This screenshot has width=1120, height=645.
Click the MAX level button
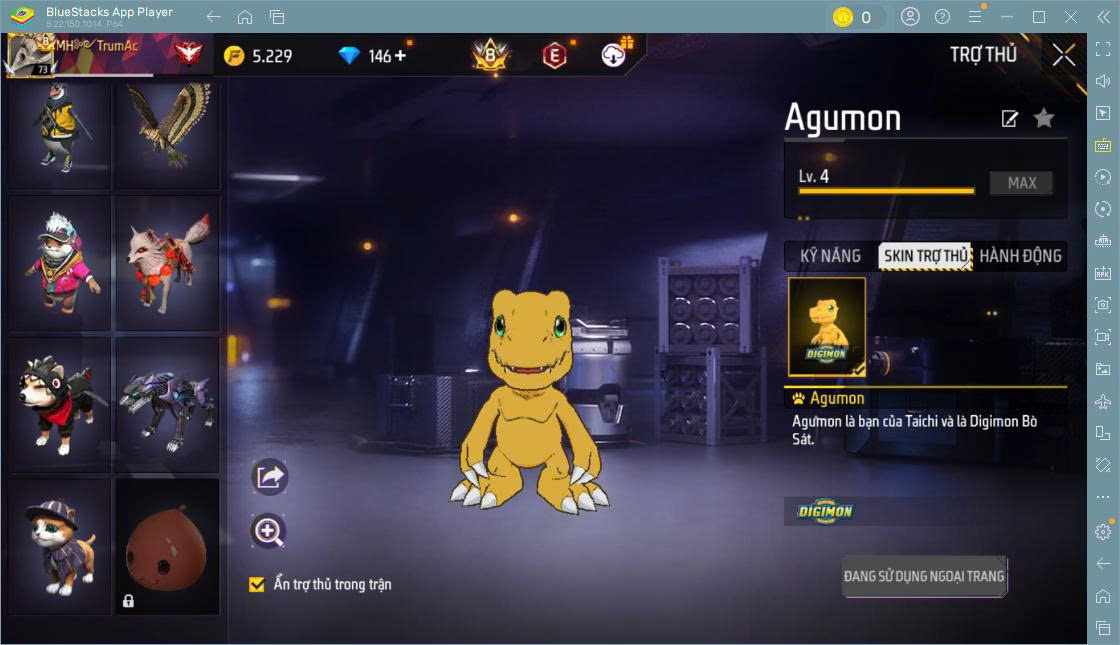[x=1021, y=183]
